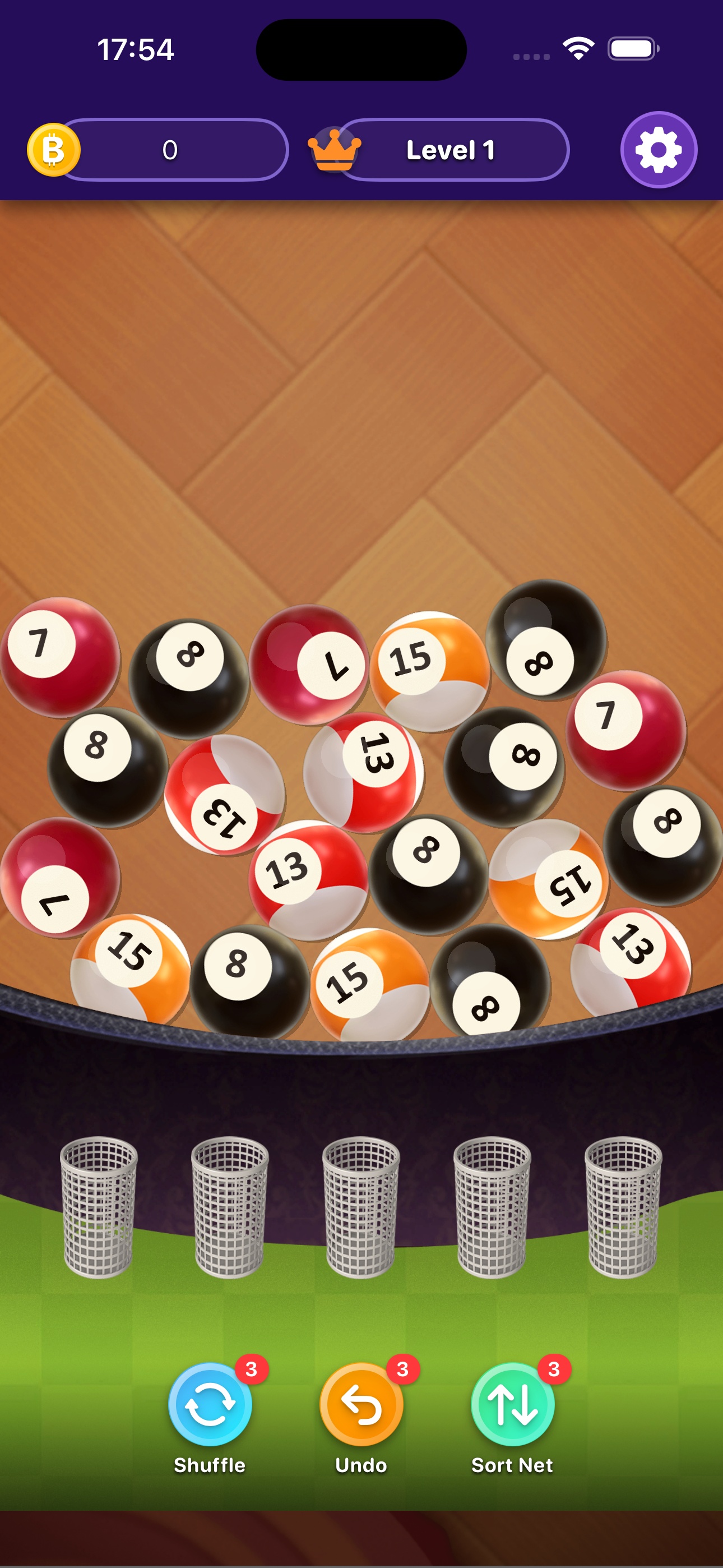Select the middle wire basket
This screenshot has height=1568, width=723.
pos(361,1211)
